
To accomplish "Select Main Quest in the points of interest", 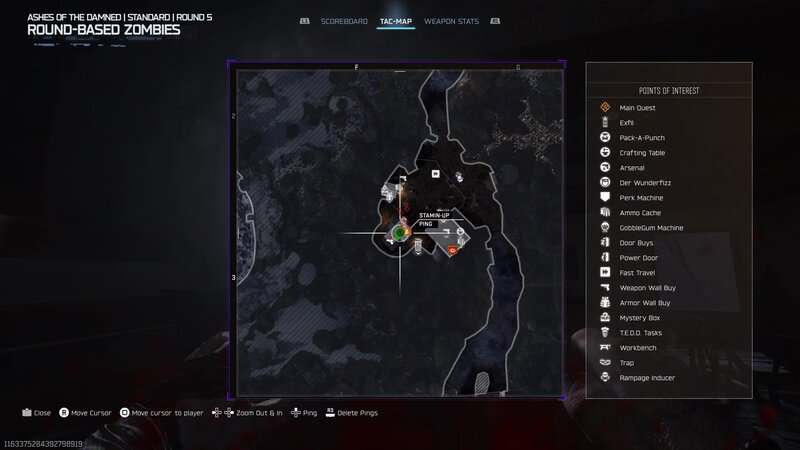I will coord(635,108).
